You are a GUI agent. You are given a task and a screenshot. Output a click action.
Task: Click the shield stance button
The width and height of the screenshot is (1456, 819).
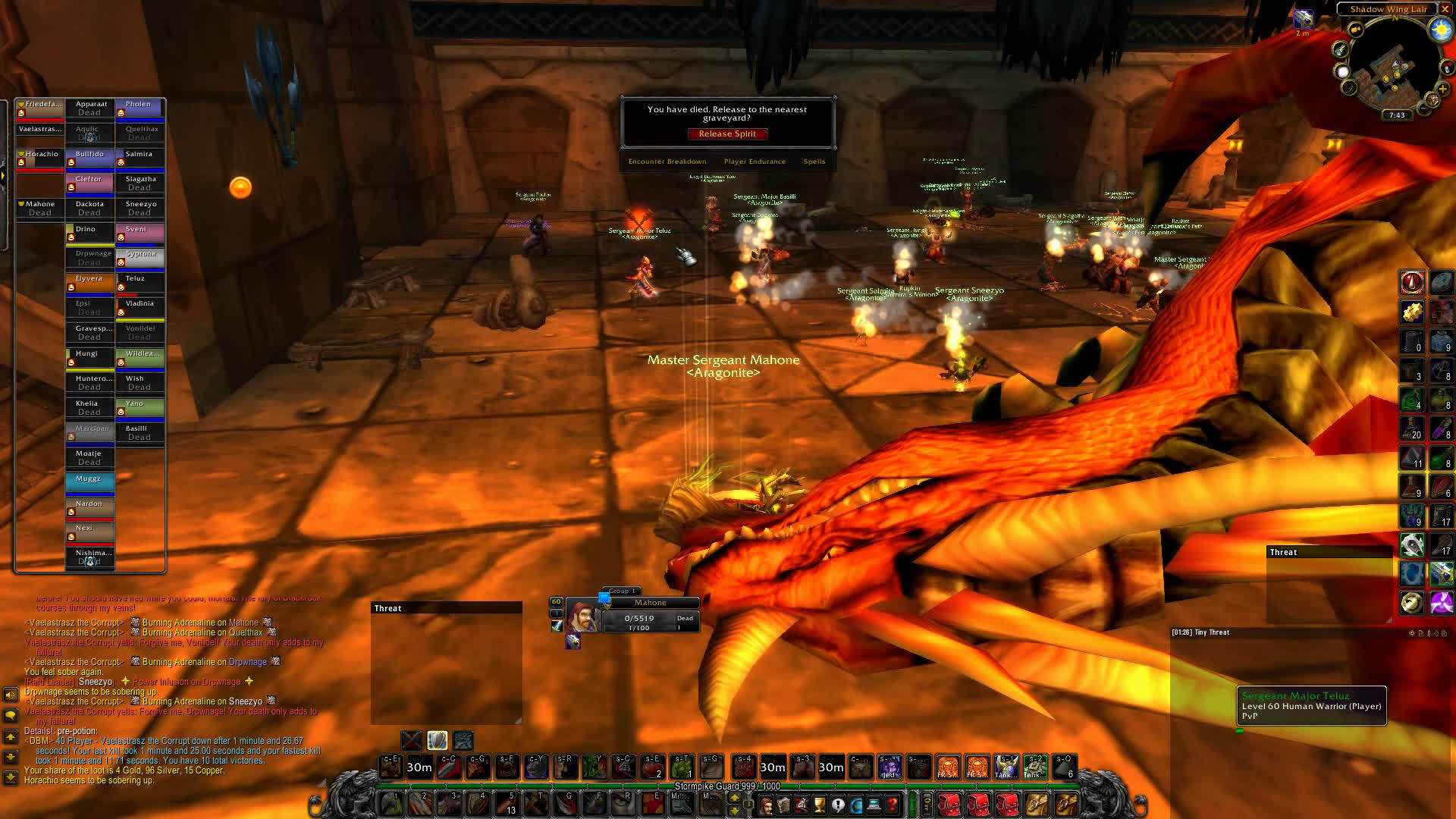point(438,740)
